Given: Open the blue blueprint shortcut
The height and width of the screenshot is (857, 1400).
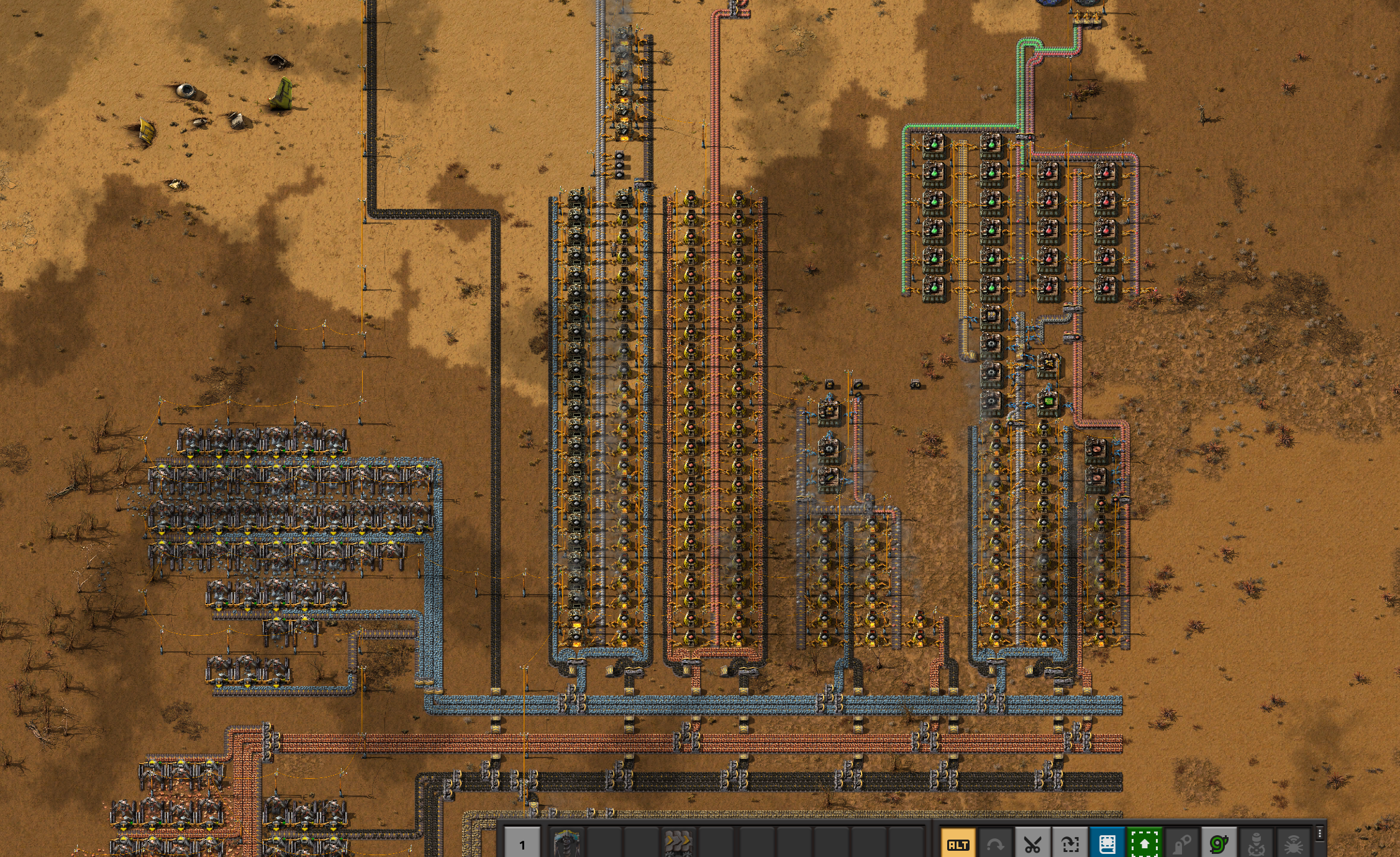Looking at the screenshot, I should click(1107, 844).
